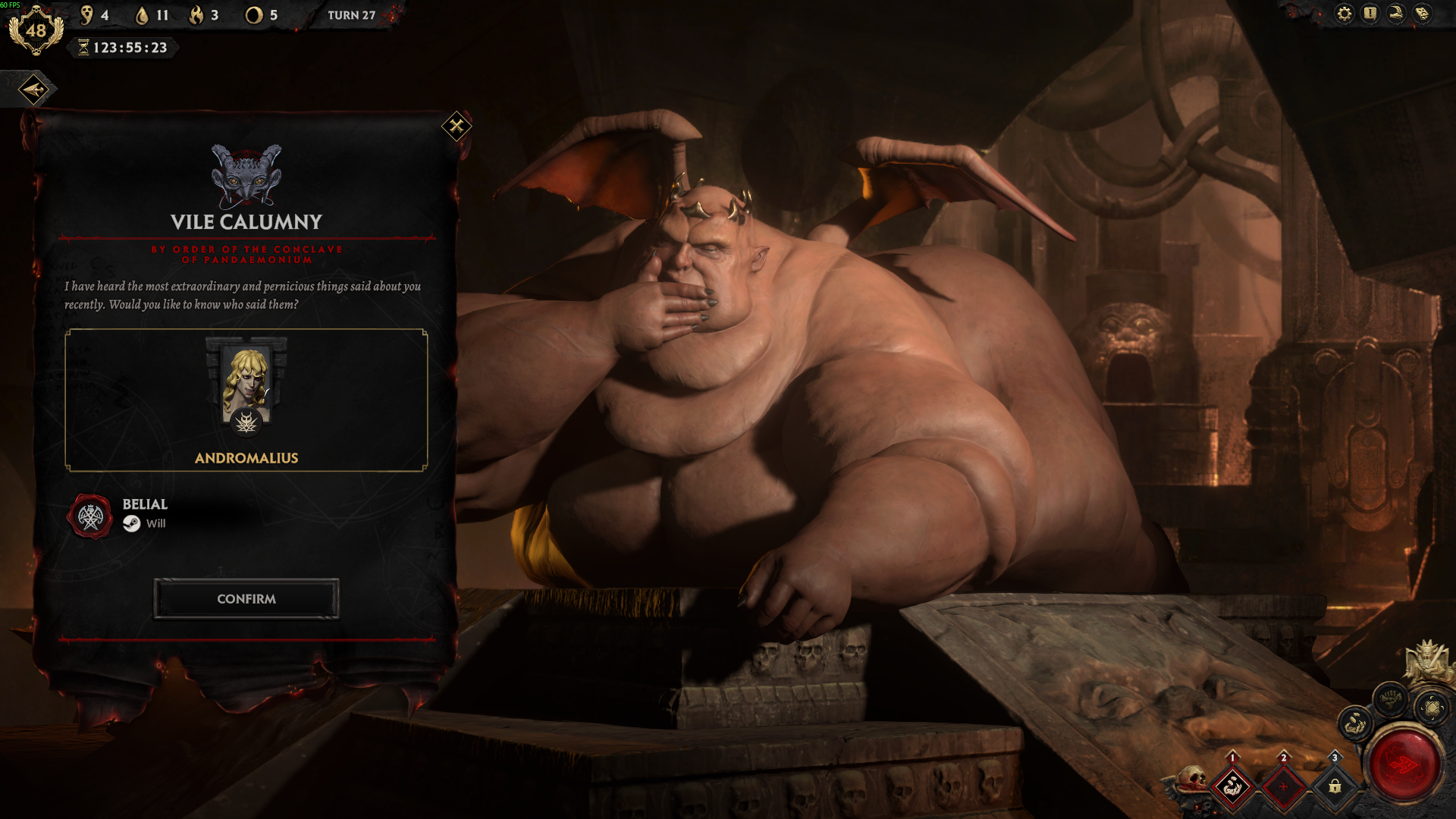Click the arrow tab on left edge
The image size is (1456, 819).
tap(33, 89)
